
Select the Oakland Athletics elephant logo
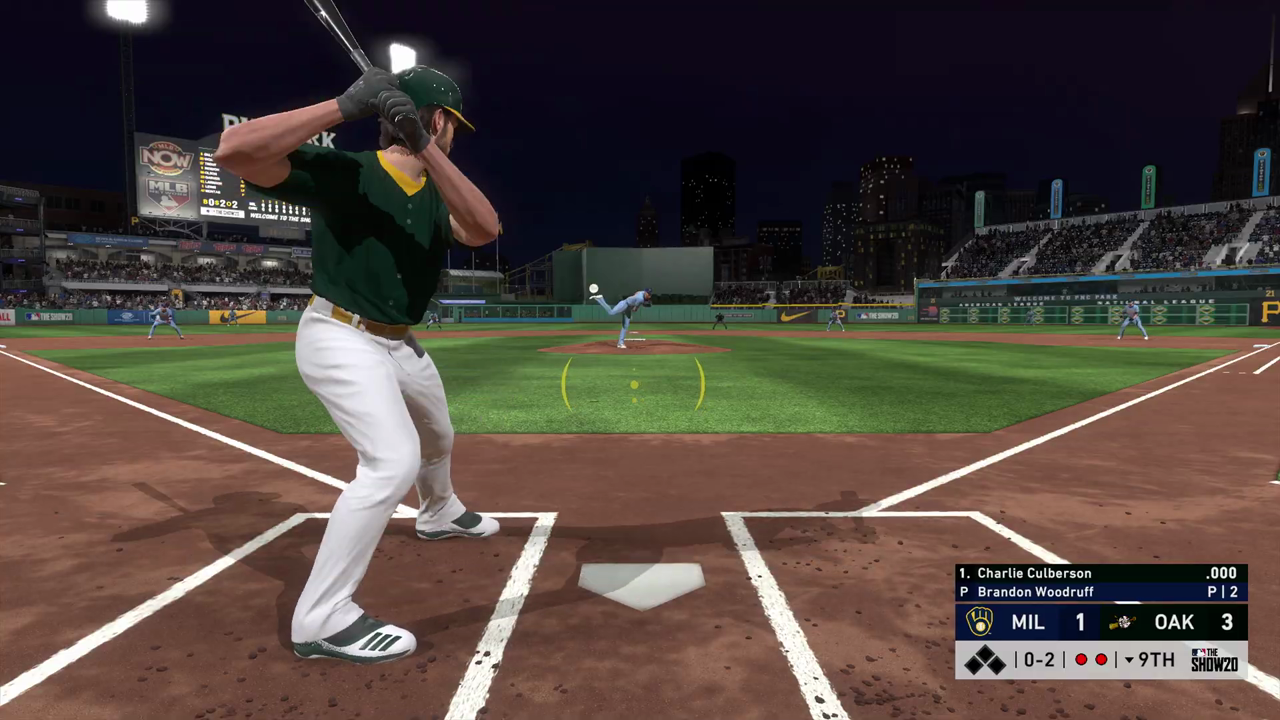tap(1123, 622)
